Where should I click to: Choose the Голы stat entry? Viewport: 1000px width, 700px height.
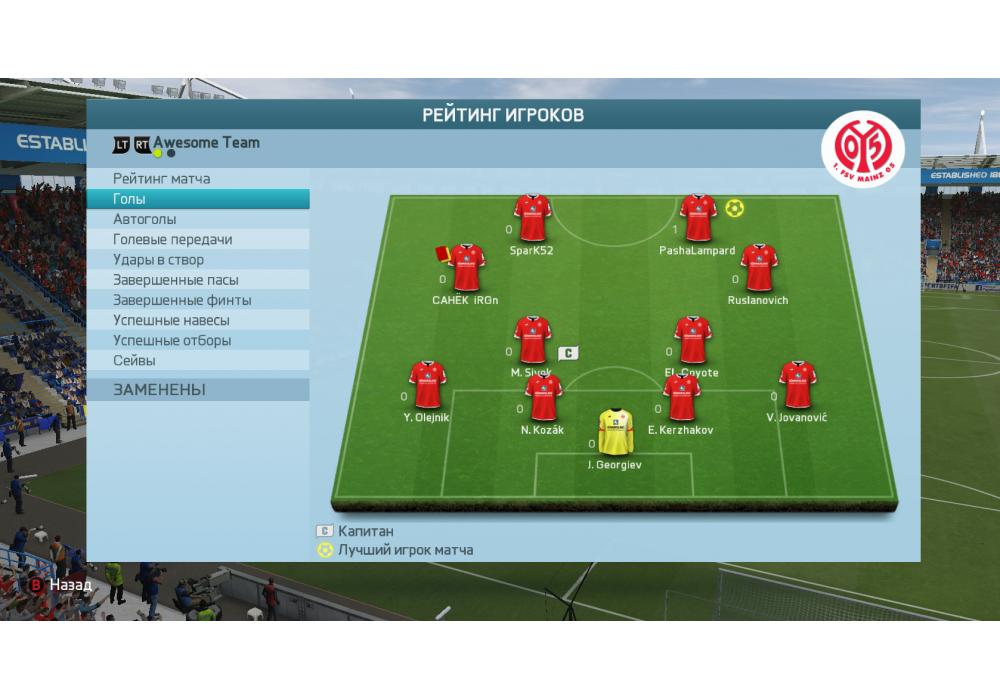(129, 199)
